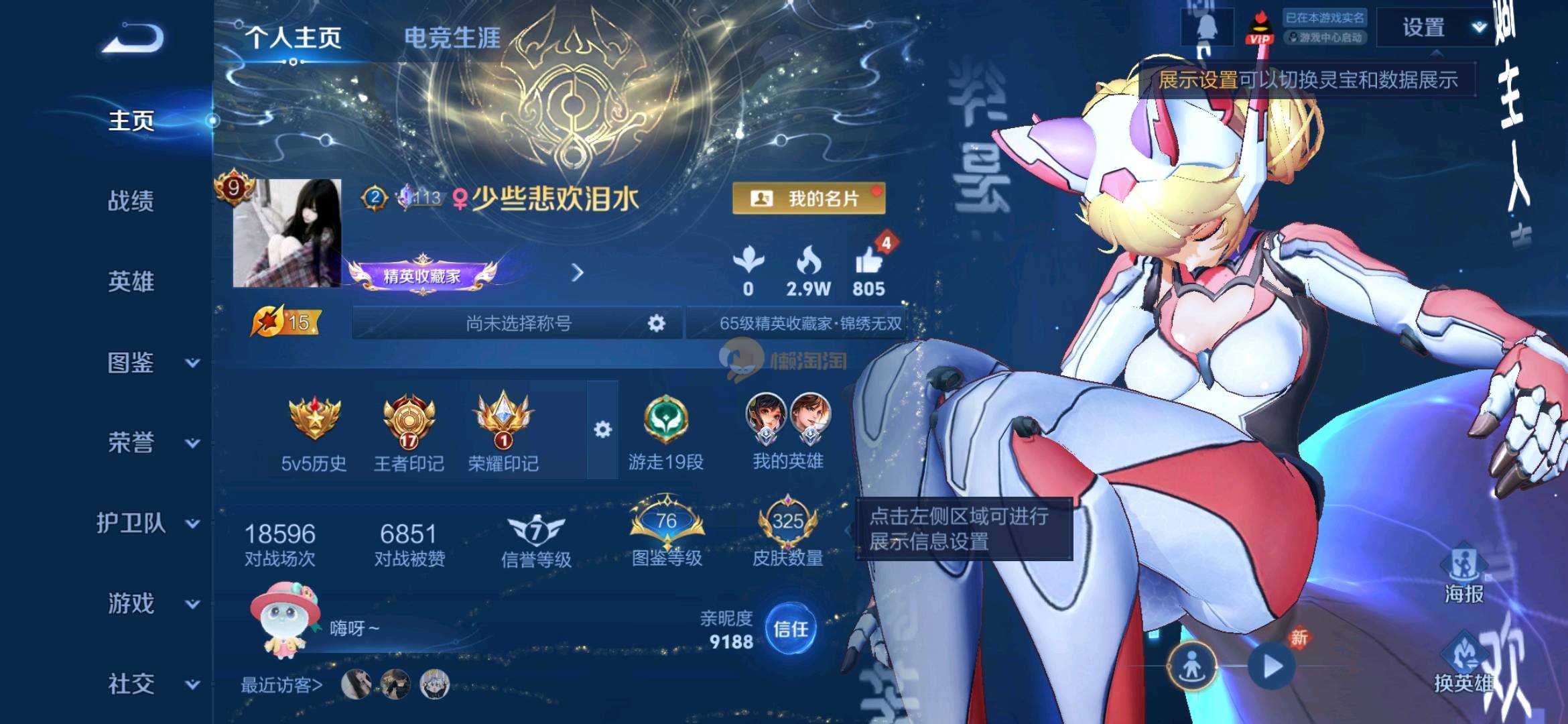Select the 换英雄 change hero button
The width and height of the screenshot is (1568, 724).
point(1463,664)
